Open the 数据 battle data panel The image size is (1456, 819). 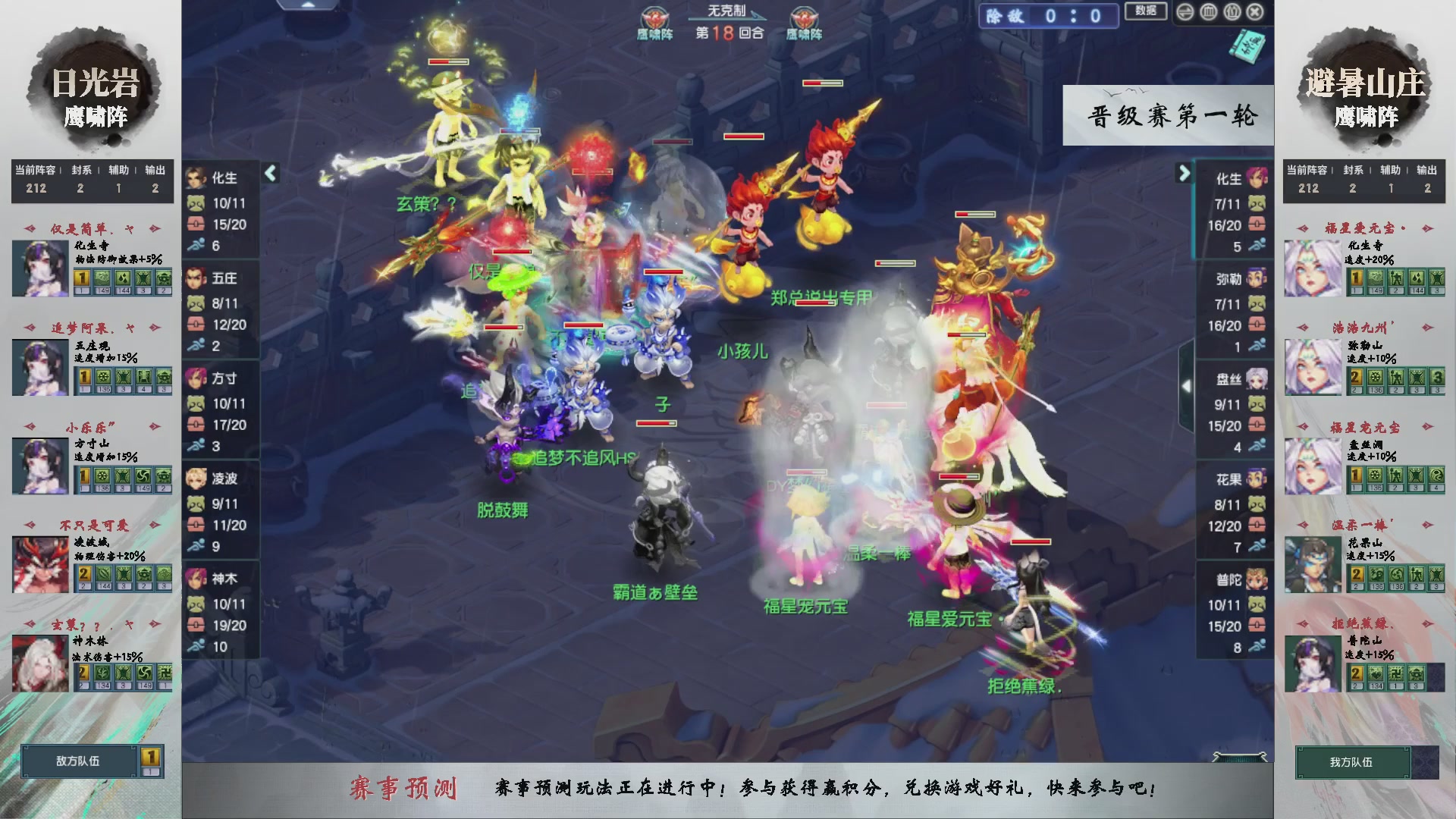coord(1146,12)
